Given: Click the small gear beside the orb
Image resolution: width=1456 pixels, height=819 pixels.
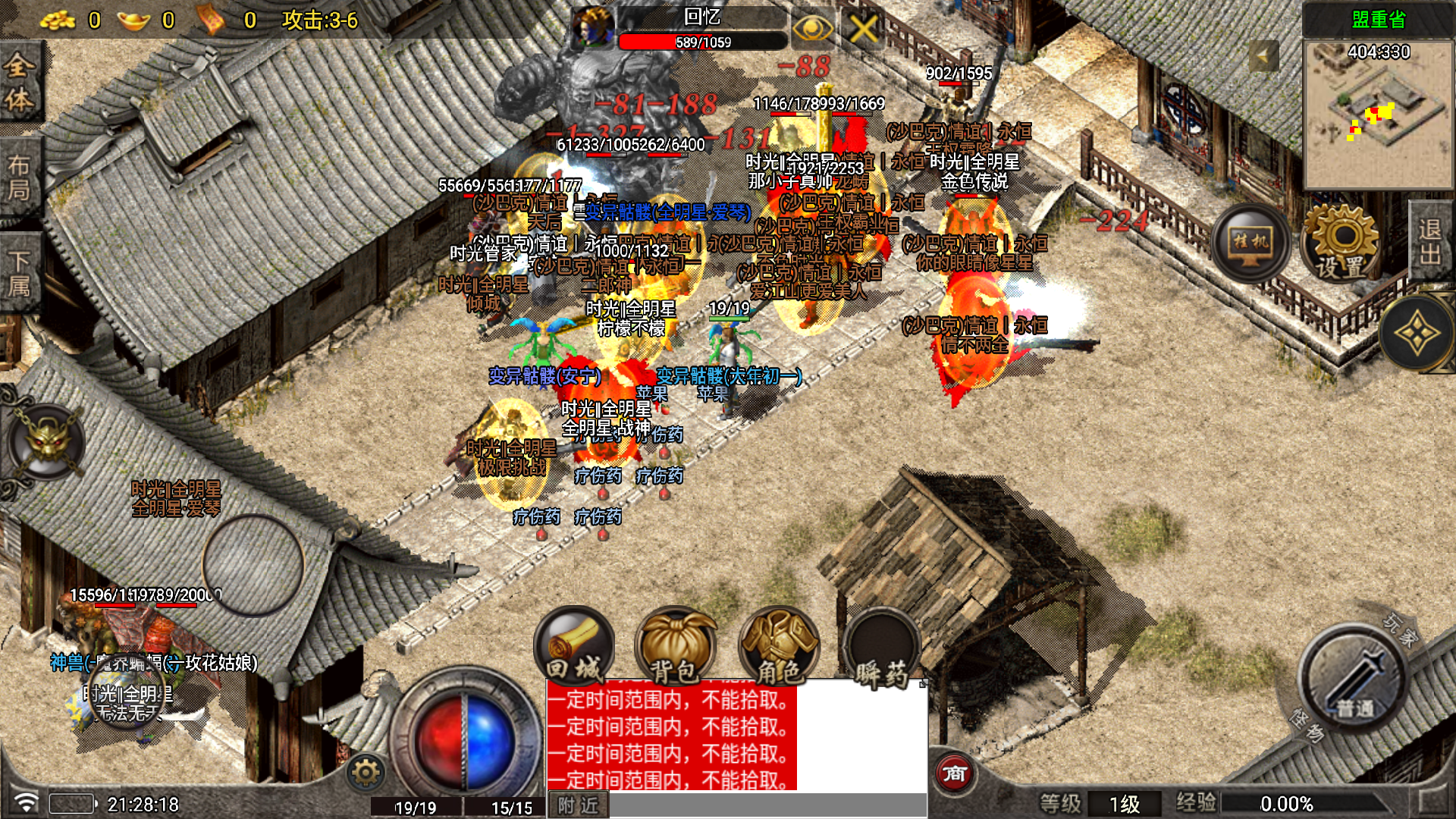Looking at the screenshot, I should (x=366, y=773).
